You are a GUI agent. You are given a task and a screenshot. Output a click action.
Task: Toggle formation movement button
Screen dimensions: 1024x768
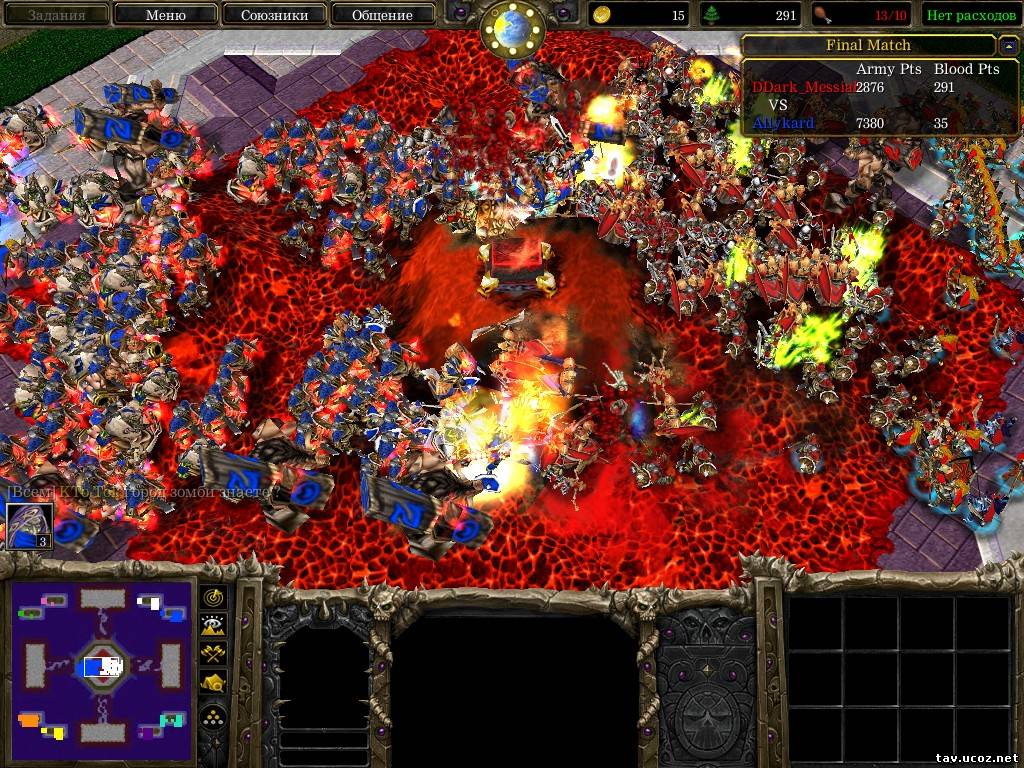(213, 714)
